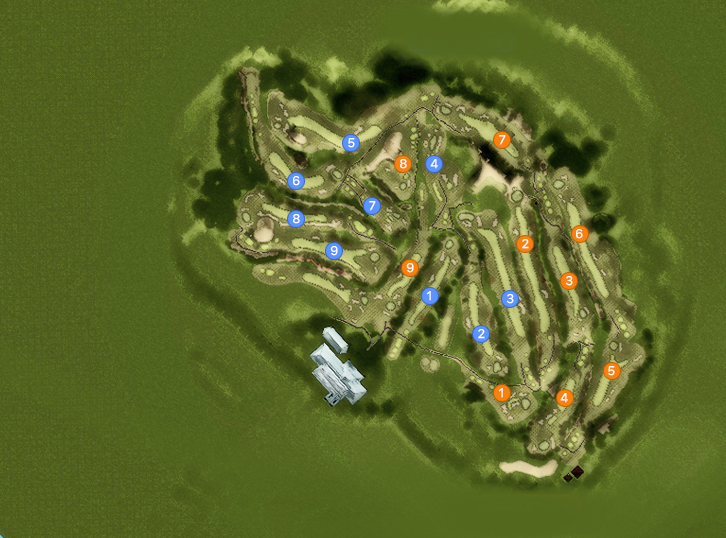Open the blue hole 4 marker
Viewport: 726px width, 538px height.
coord(434,164)
